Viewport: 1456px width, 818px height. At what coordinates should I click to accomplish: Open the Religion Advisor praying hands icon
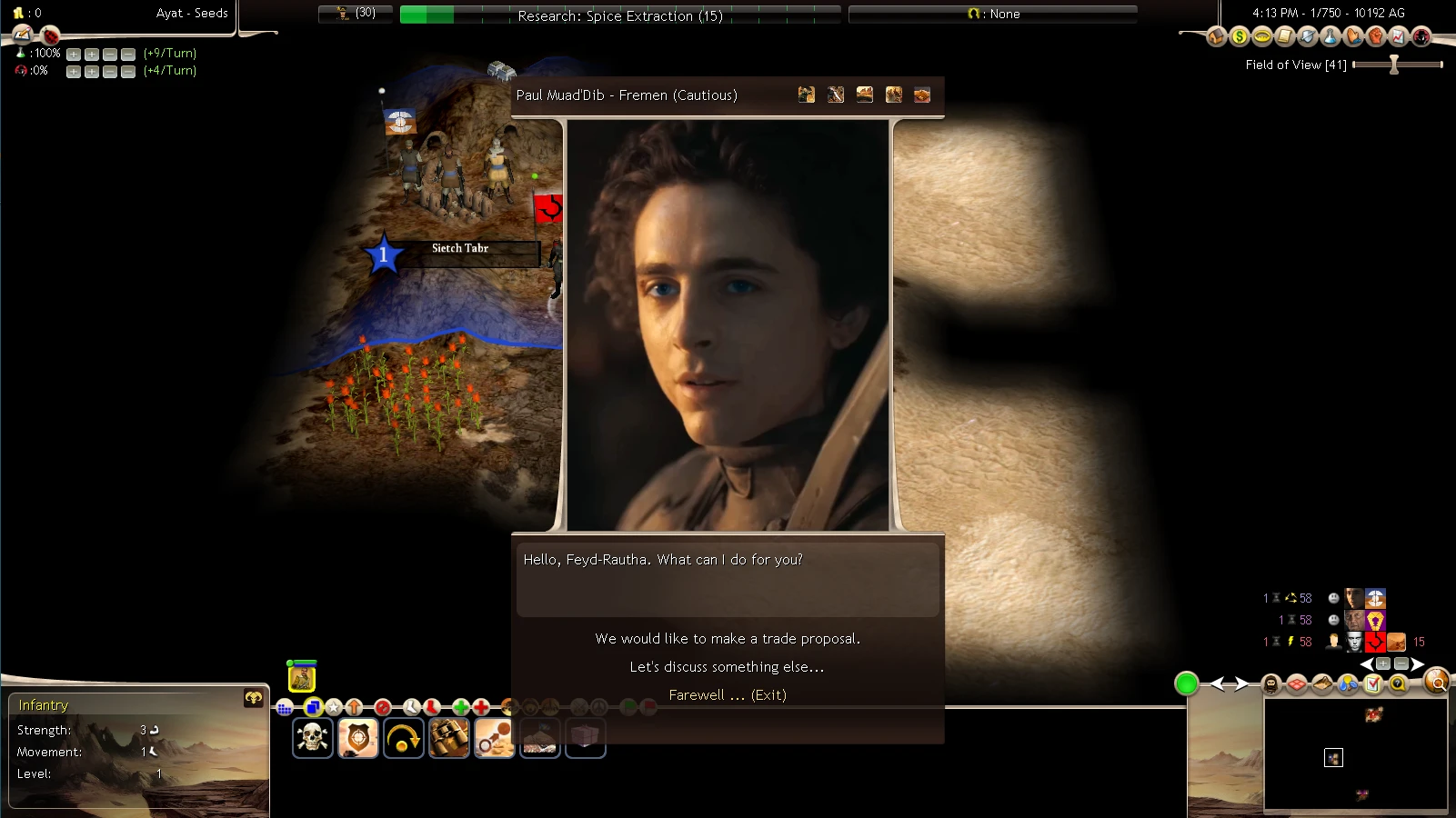click(1353, 37)
